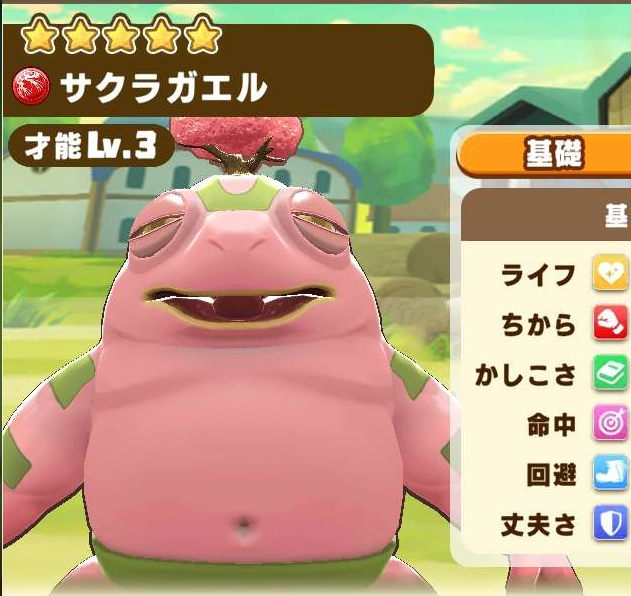Screen dimensions: 631x596
Task: Tap the 回避 blue boot icon
Action: [610, 474]
